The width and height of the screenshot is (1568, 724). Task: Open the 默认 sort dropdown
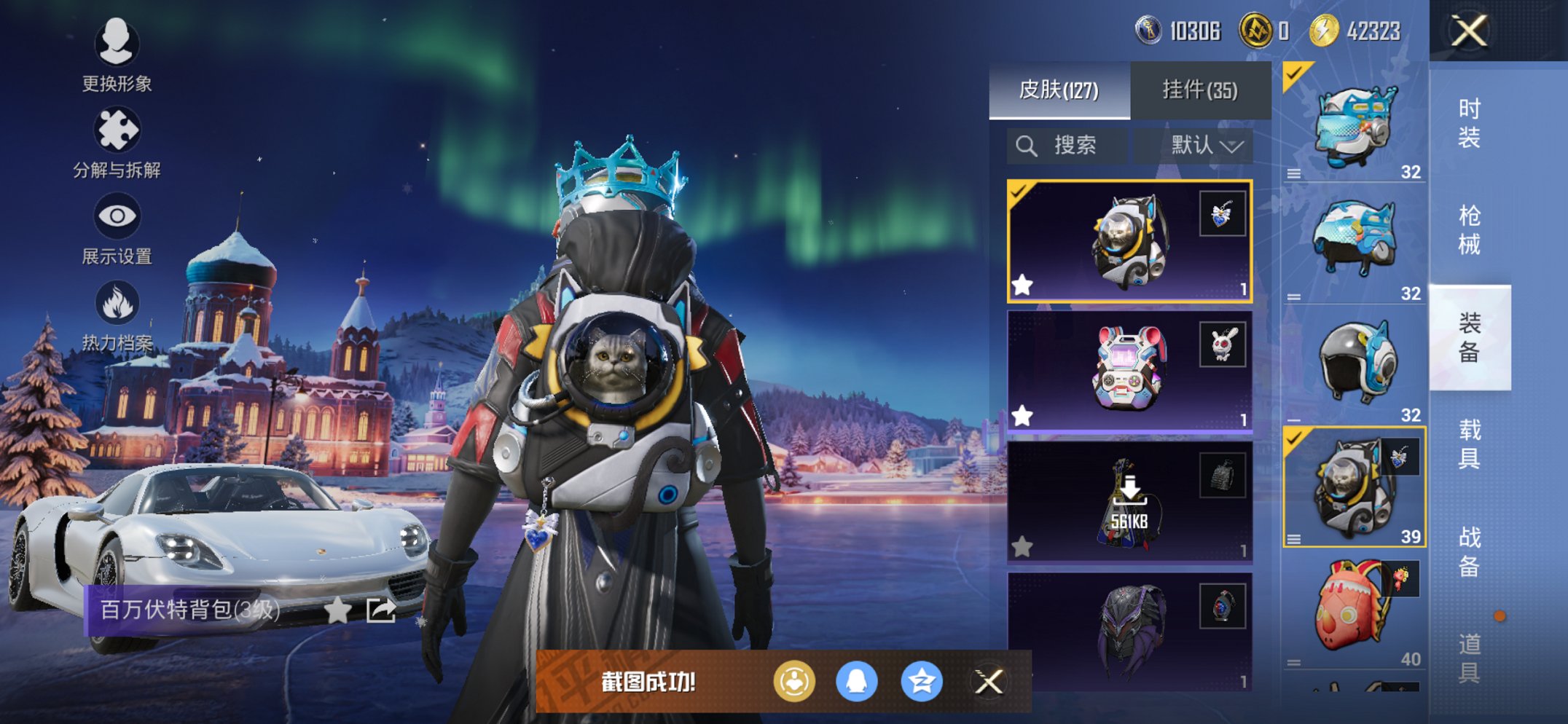(x=1206, y=146)
